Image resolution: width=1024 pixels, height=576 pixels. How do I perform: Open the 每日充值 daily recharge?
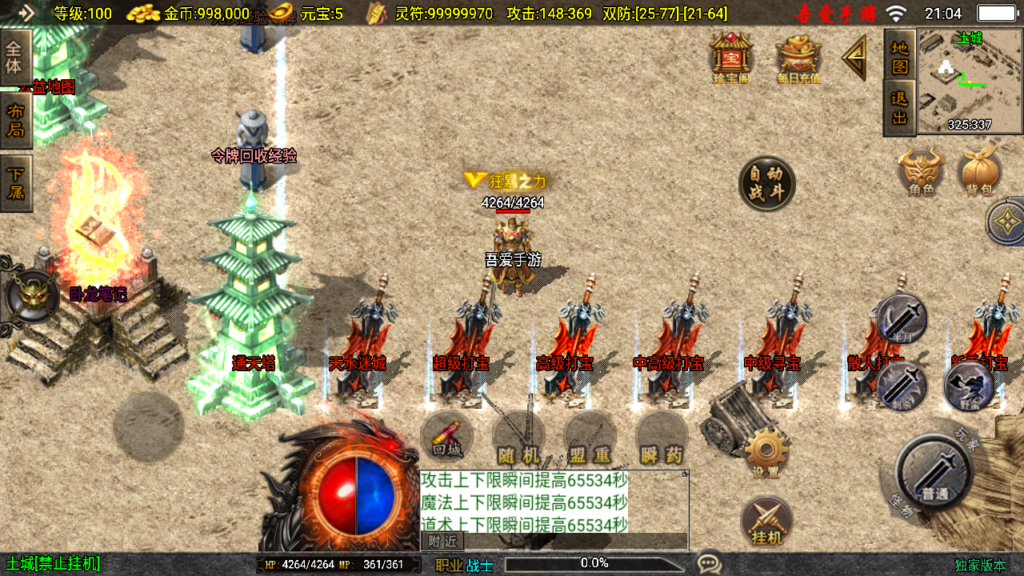(798, 56)
